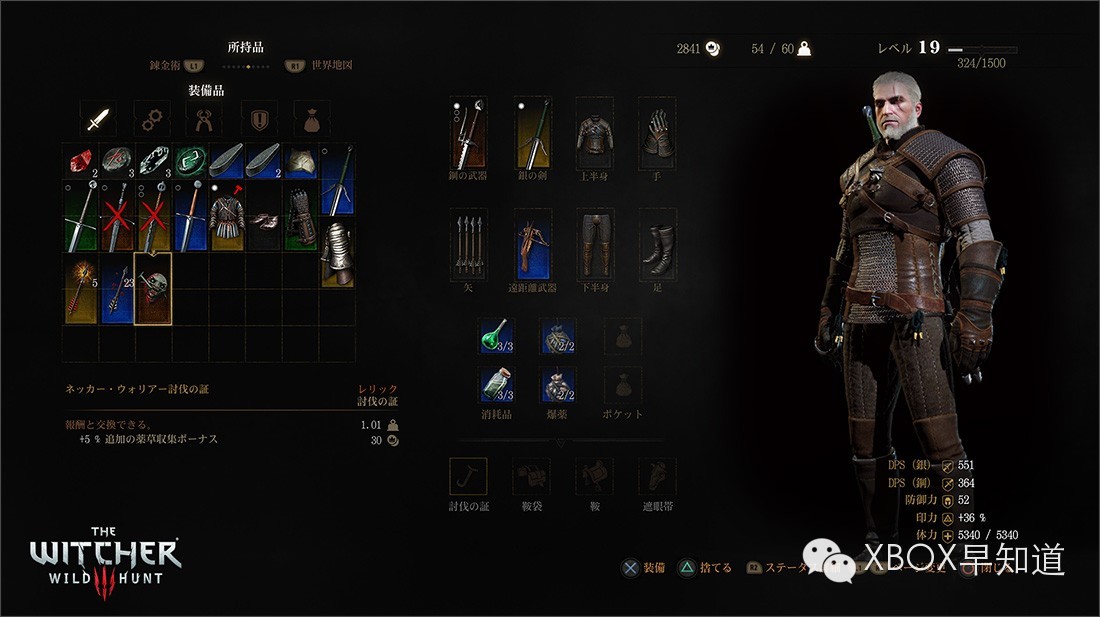Select the pliers alchemy category tab
Screen dimensions: 1100x617
204,120
